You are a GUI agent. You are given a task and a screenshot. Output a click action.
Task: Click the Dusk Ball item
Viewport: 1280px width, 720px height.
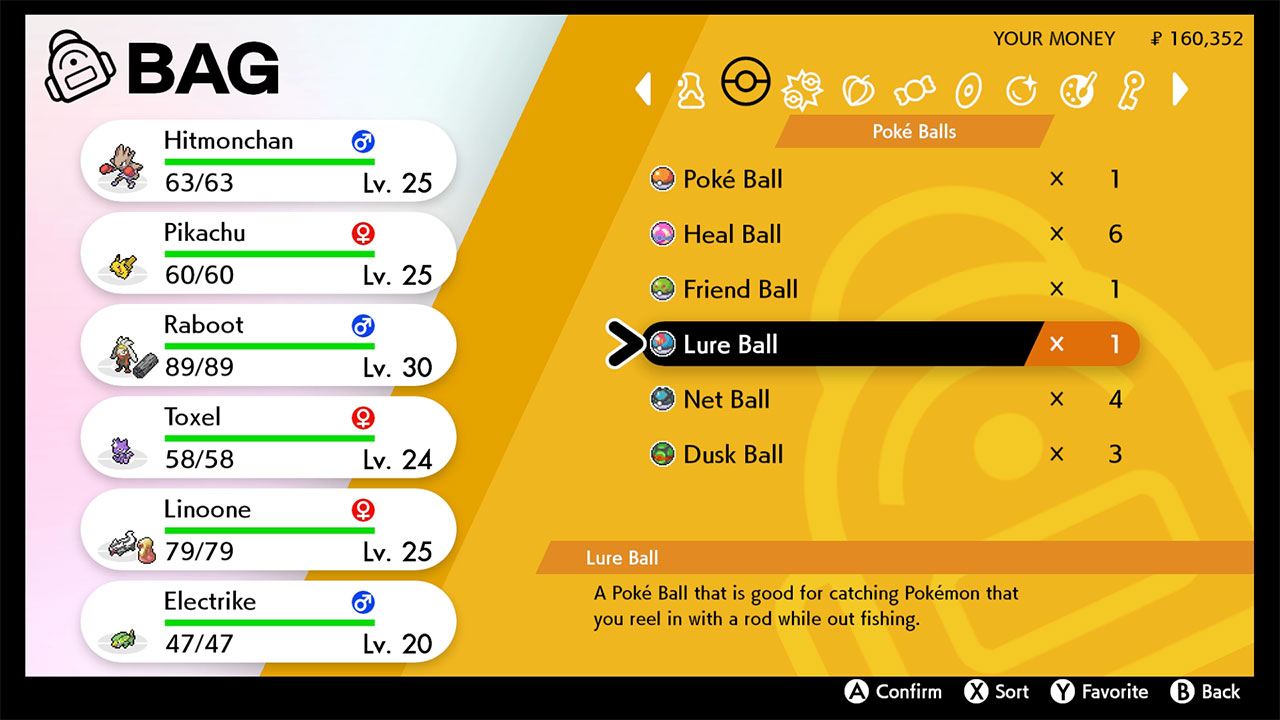click(733, 454)
